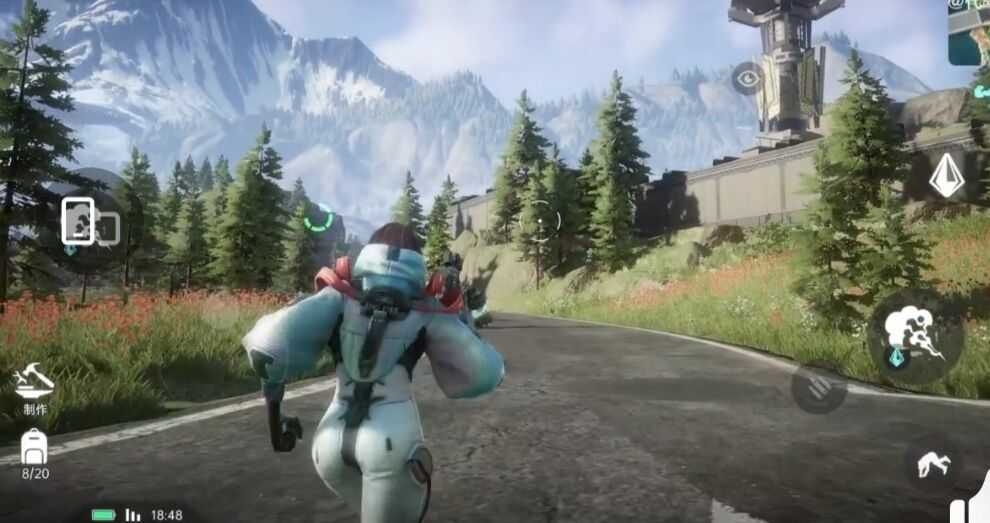Tap the character card switch icon
The width and height of the screenshot is (990, 523).
[x=88, y=223]
